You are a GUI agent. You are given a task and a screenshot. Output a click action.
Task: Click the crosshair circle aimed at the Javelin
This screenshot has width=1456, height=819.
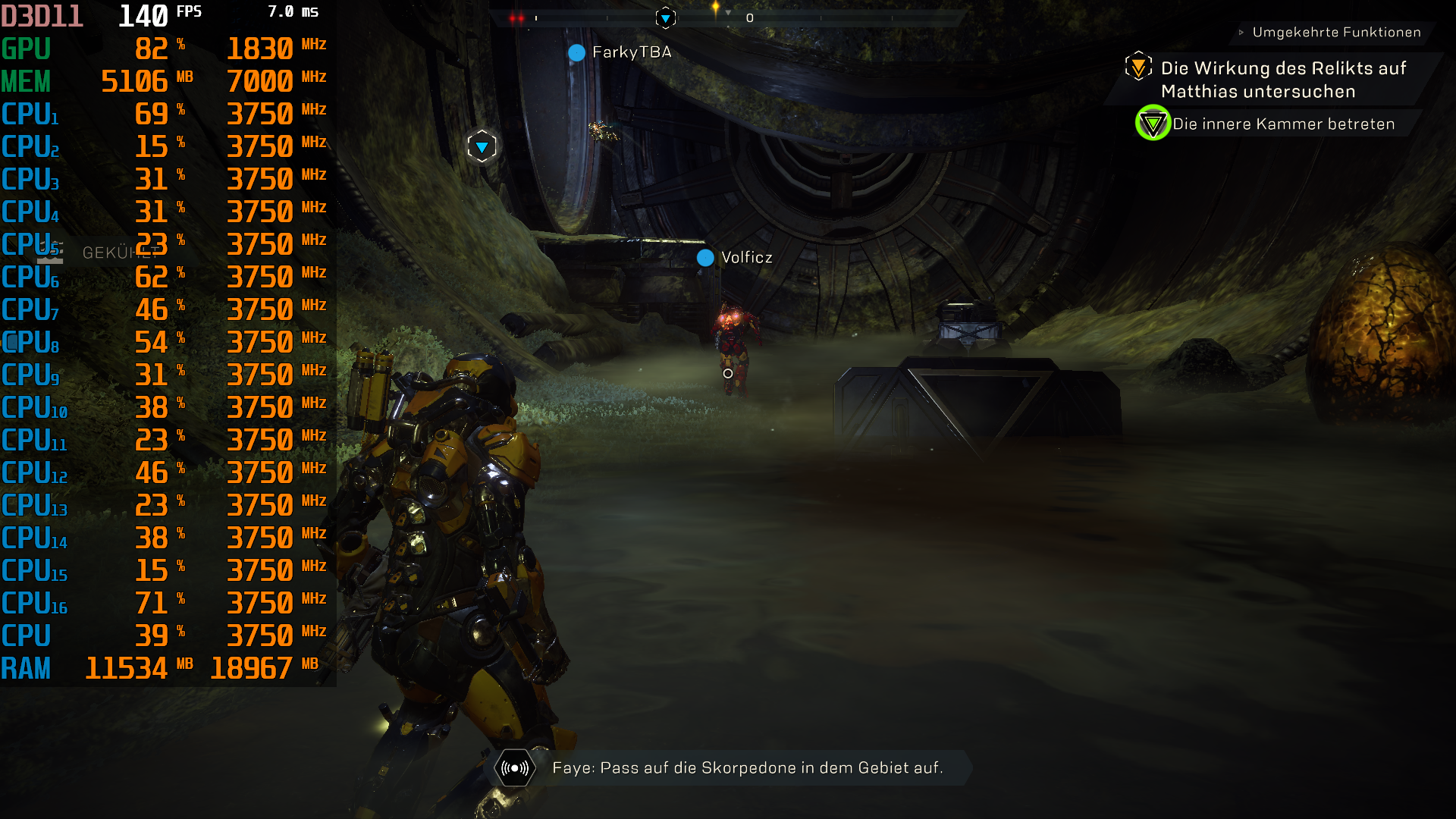(727, 372)
